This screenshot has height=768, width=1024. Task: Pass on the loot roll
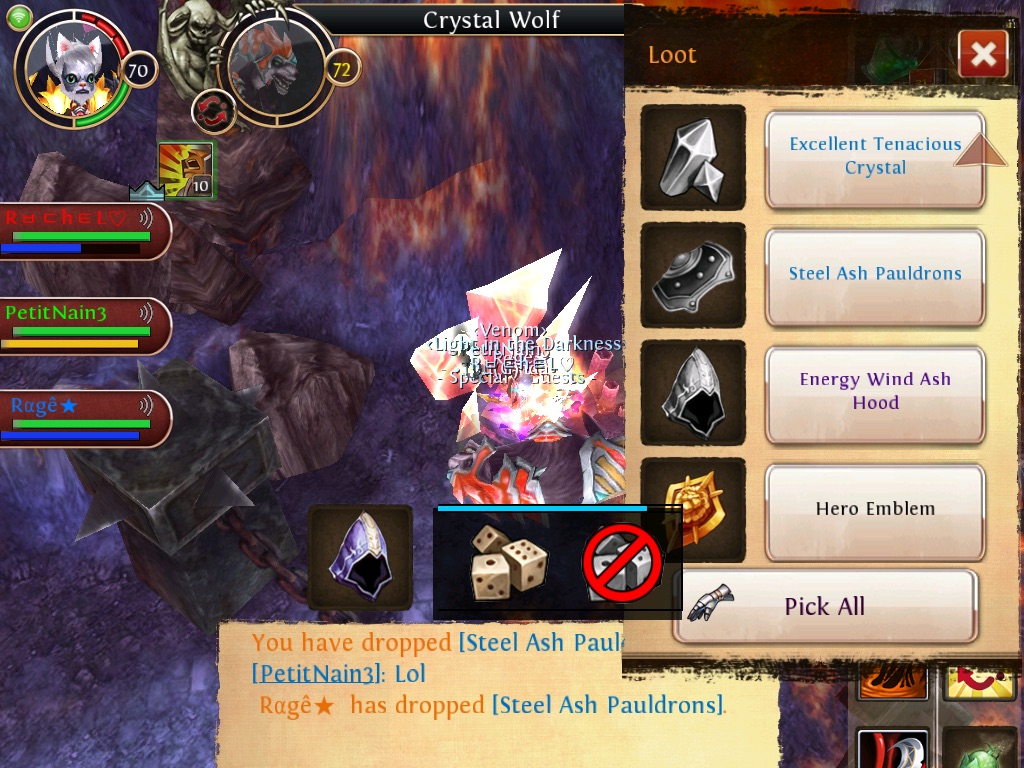[622, 563]
